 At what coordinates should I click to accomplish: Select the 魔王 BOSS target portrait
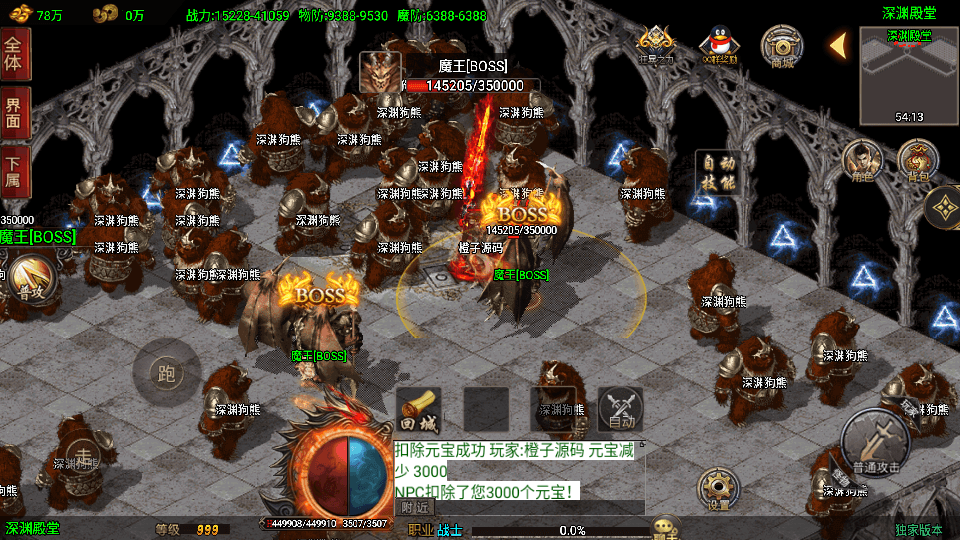[x=380, y=72]
